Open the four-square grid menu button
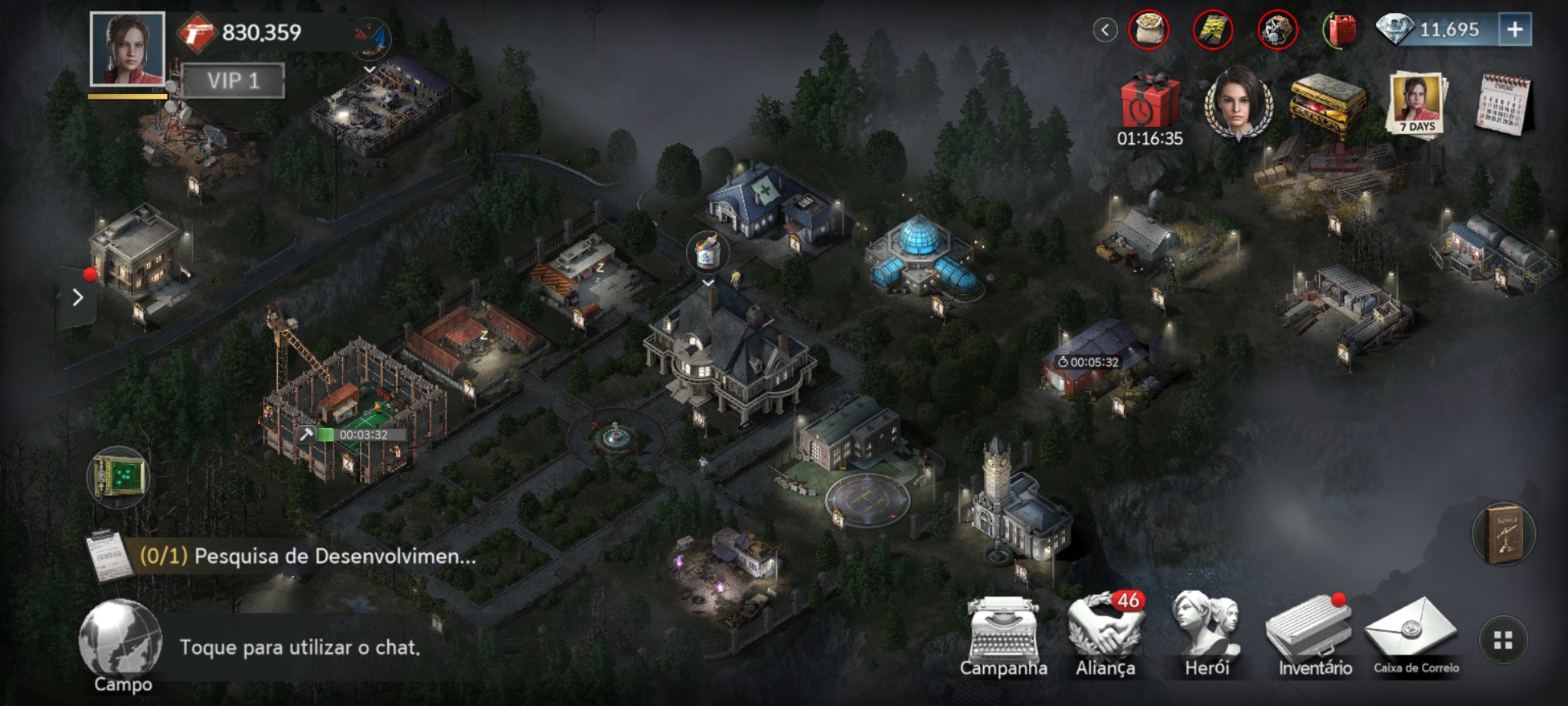 (1503, 641)
